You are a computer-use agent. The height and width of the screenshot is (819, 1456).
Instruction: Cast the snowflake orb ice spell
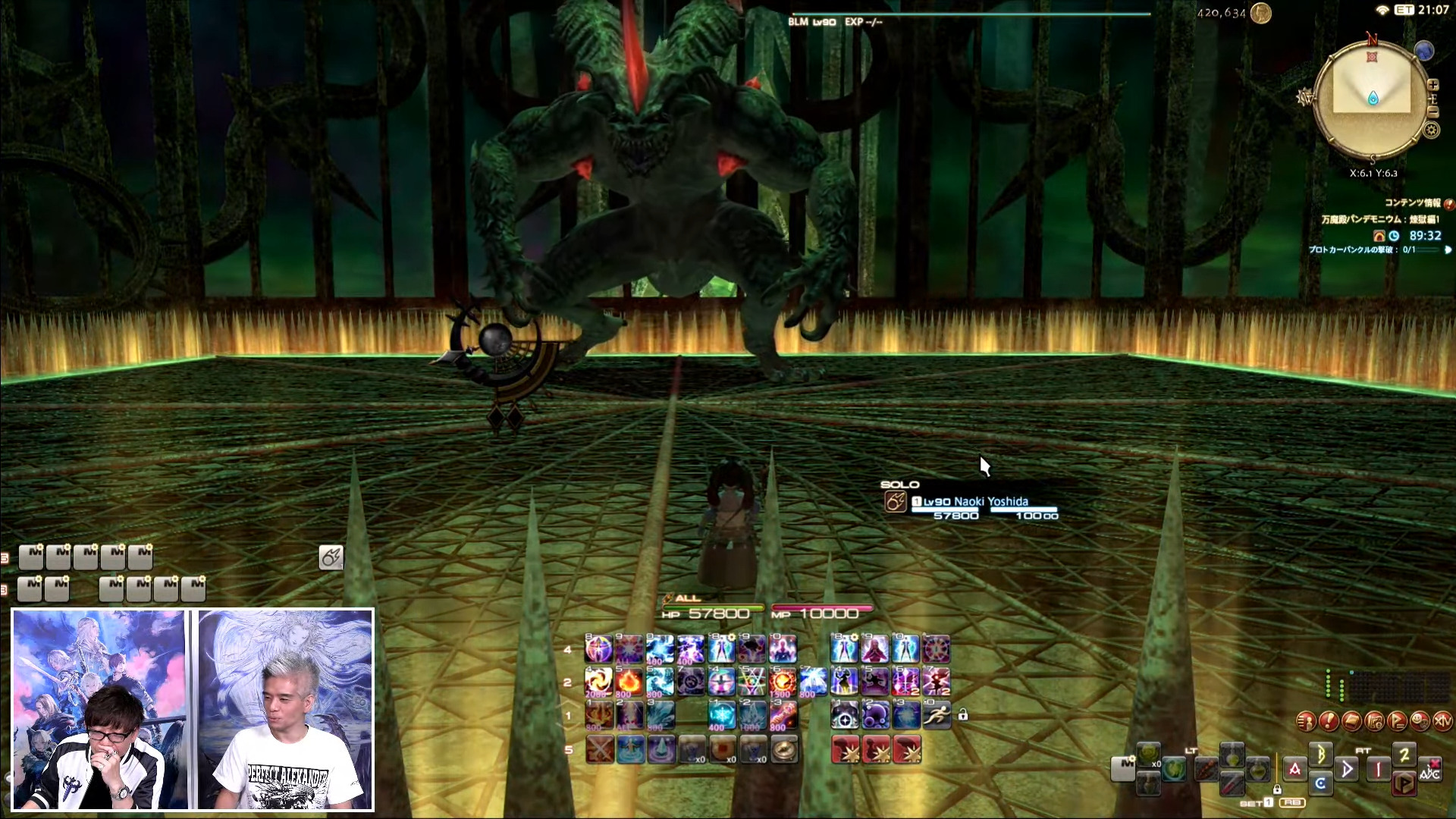721,714
